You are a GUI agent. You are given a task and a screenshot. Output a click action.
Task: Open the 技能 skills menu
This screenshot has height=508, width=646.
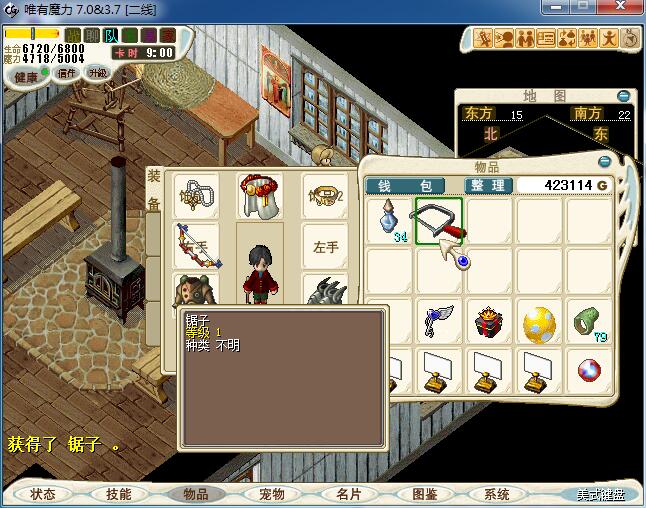click(119, 494)
